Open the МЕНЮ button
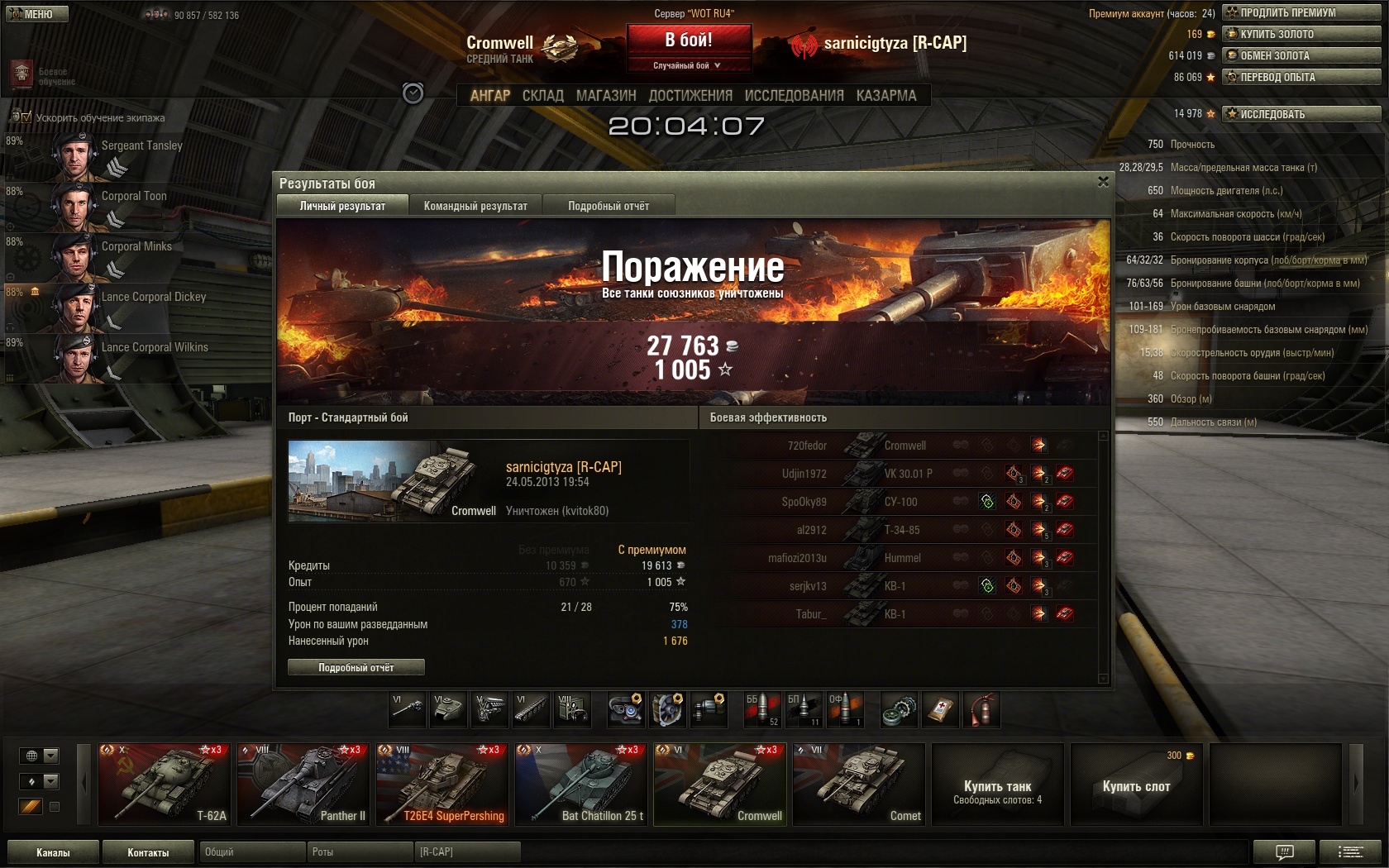This screenshot has width=1389, height=868. 37,14
